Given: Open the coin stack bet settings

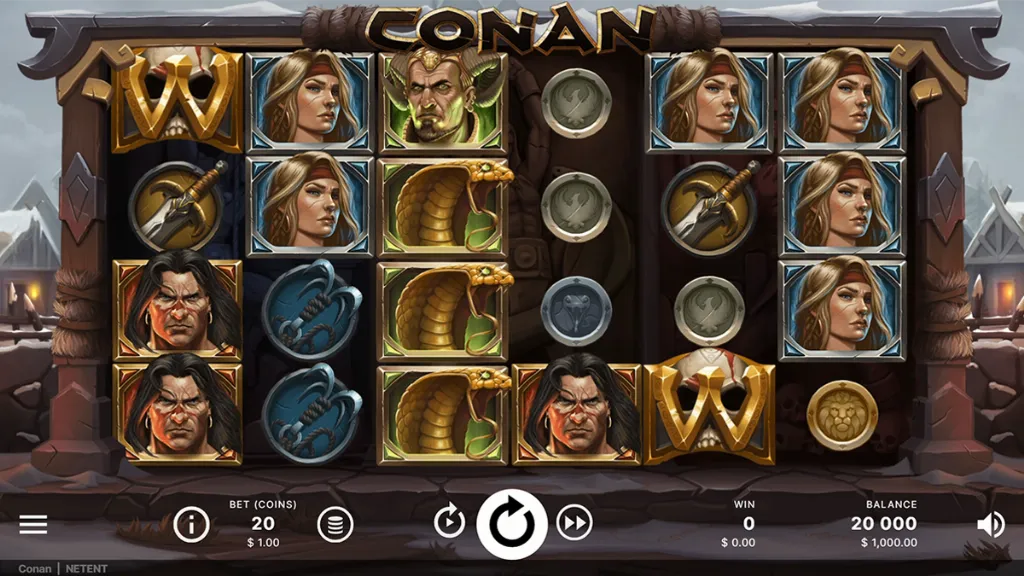Looking at the screenshot, I should tap(335, 524).
